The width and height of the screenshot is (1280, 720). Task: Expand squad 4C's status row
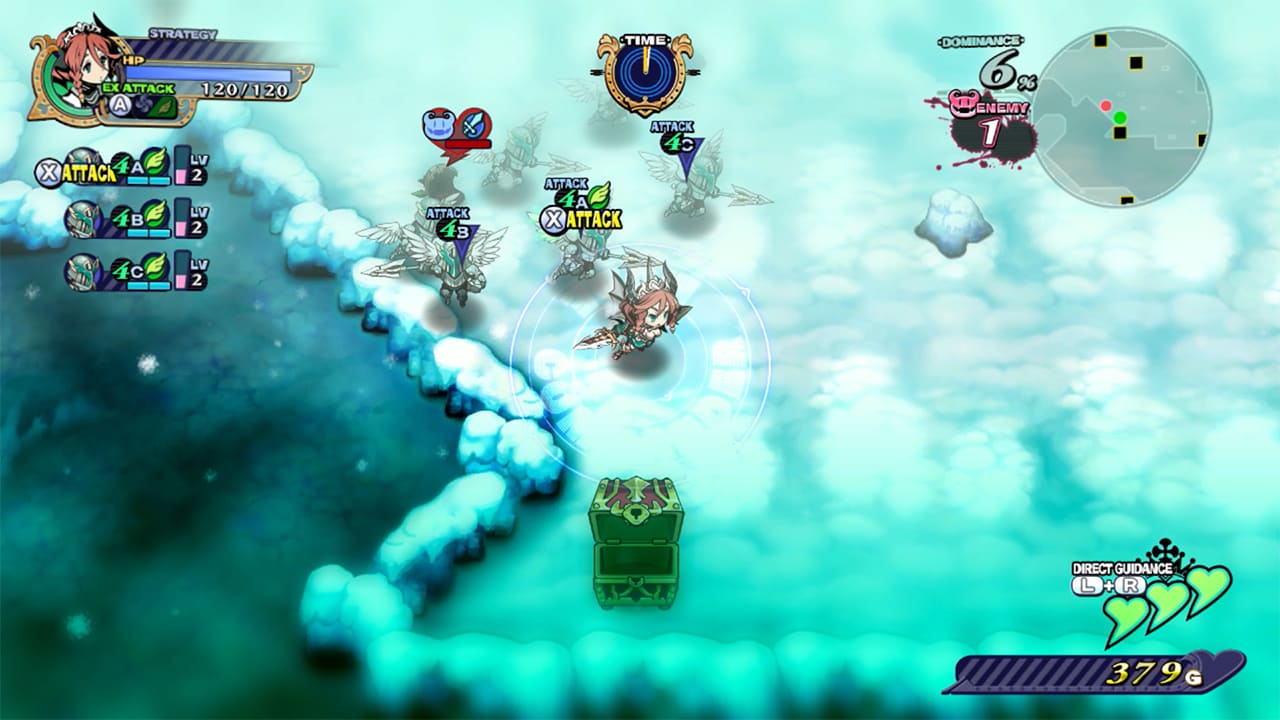[120, 270]
